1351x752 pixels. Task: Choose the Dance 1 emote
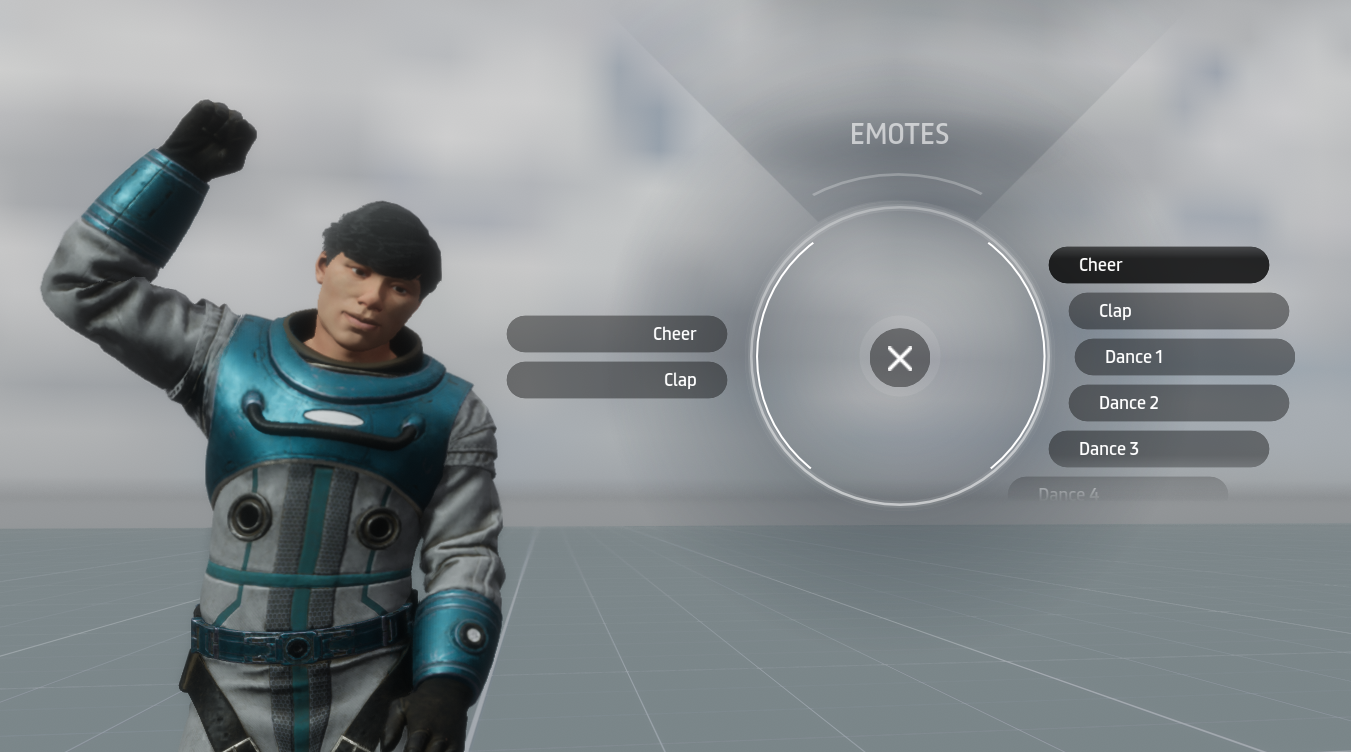pyautogui.click(x=1184, y=357)
